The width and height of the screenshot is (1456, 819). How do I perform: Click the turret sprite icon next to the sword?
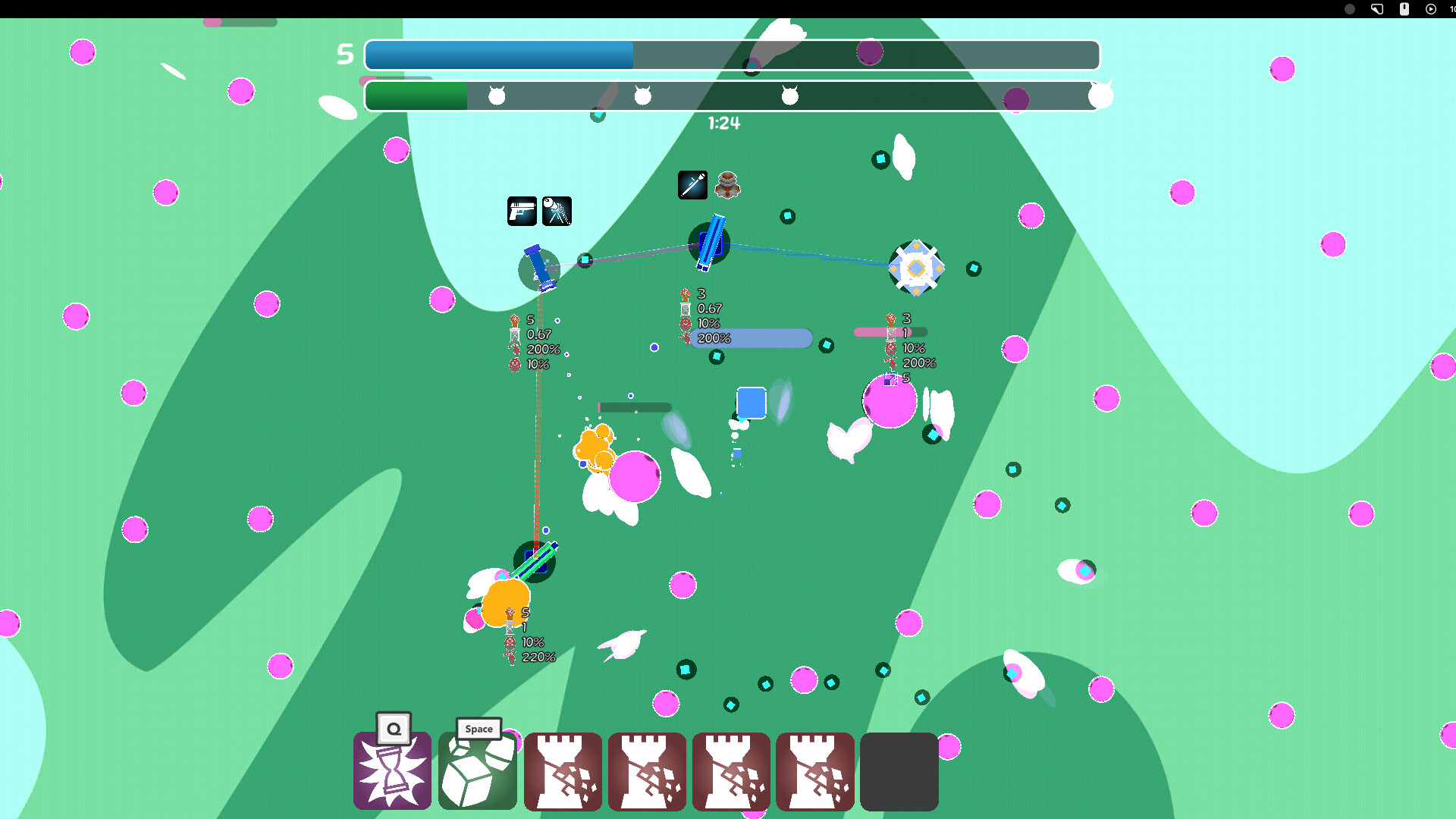pos(726,185)
